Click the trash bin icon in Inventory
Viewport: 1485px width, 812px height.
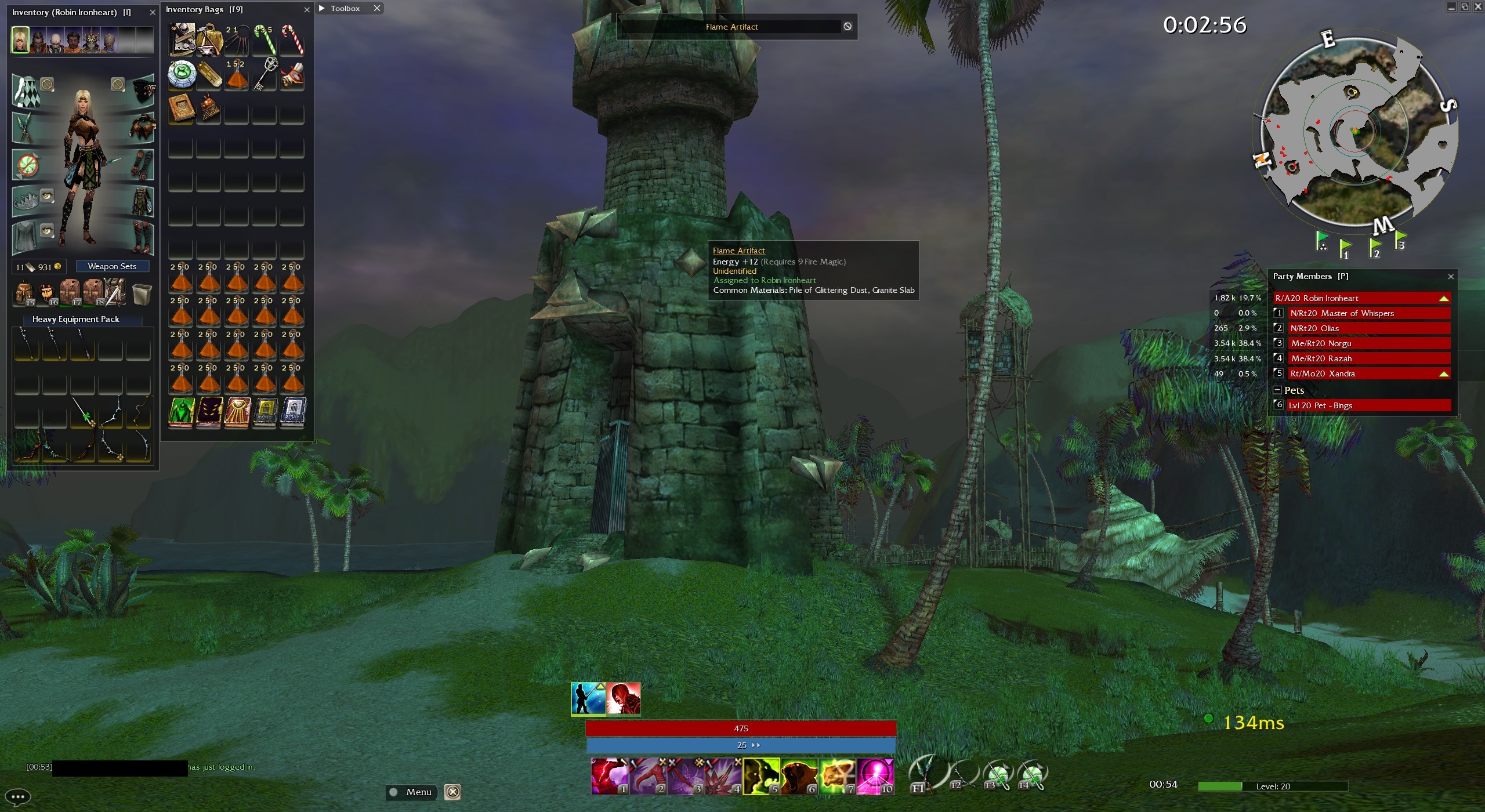tap(142, 294)
